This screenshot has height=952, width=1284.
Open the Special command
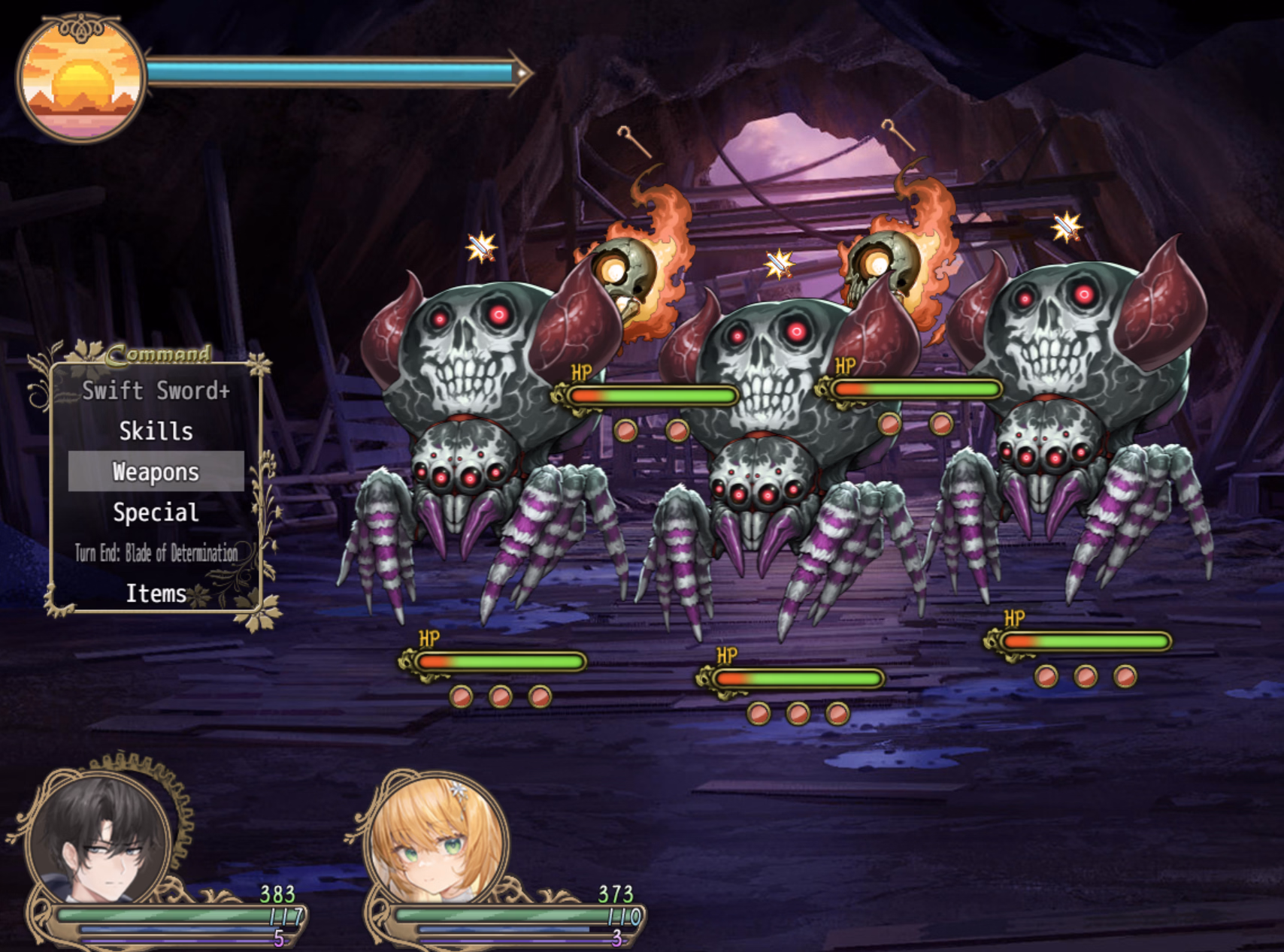(x=156, y=512)
